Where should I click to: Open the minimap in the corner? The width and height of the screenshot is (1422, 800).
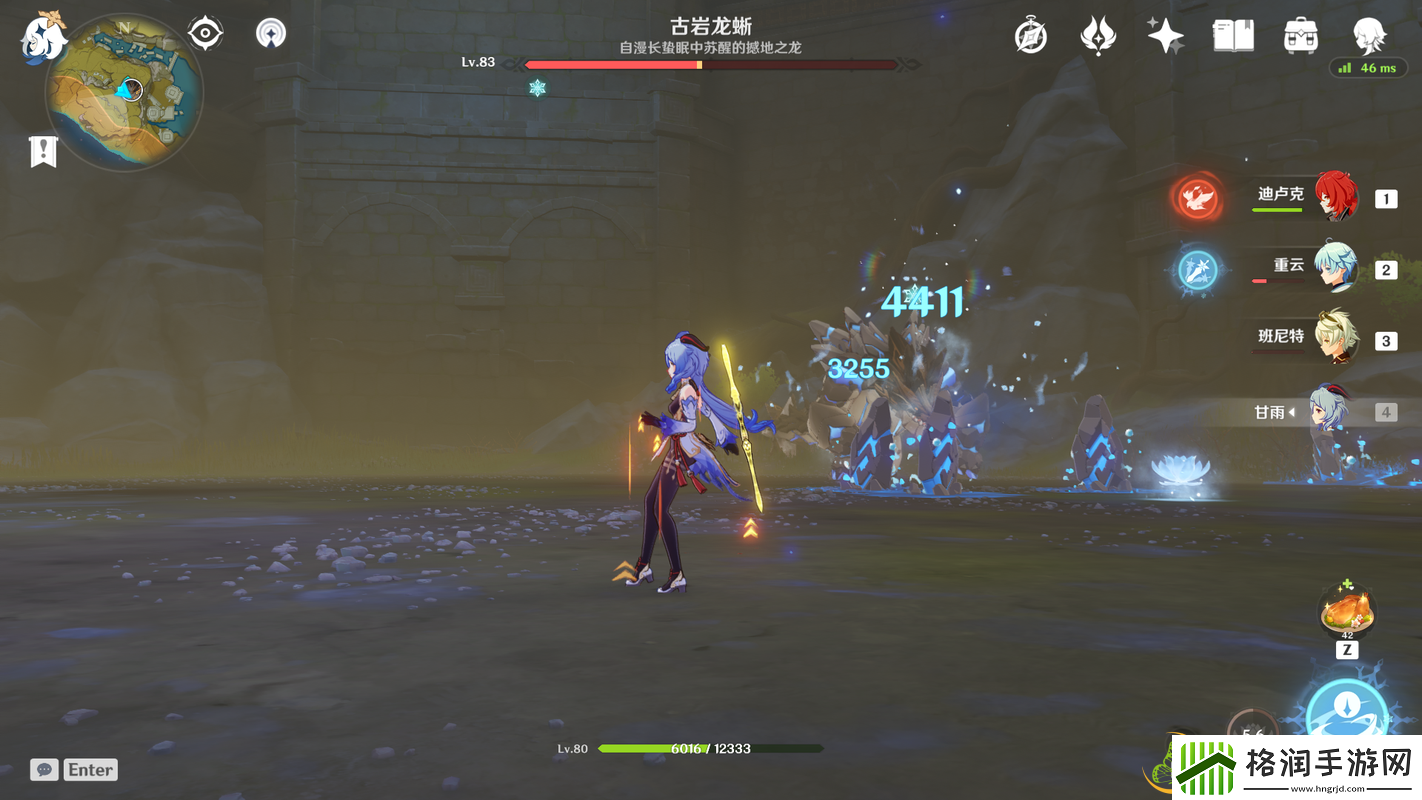pos(120,92)
